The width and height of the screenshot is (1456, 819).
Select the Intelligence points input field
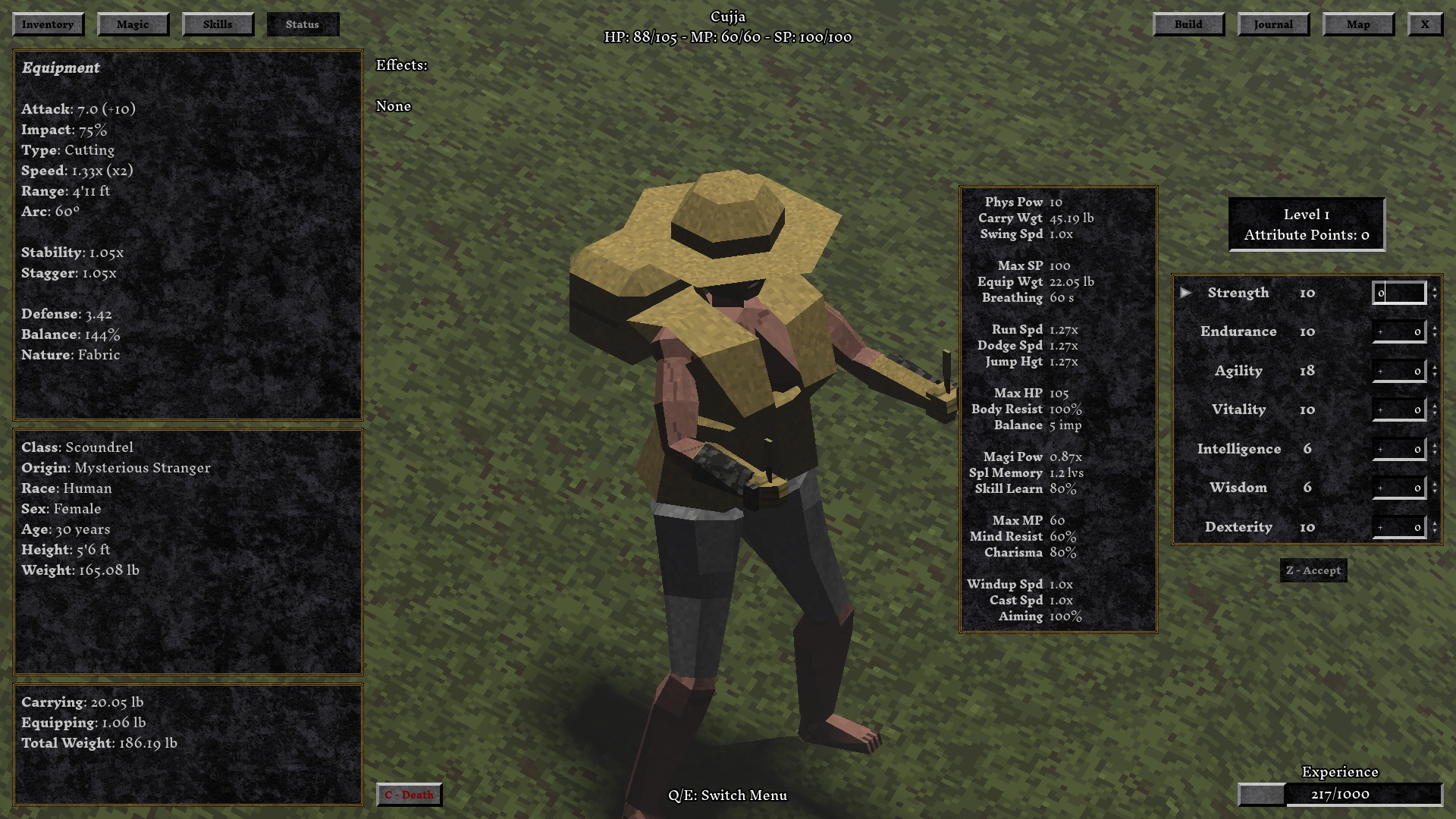pyautogui.click(x=1398, y=449)
